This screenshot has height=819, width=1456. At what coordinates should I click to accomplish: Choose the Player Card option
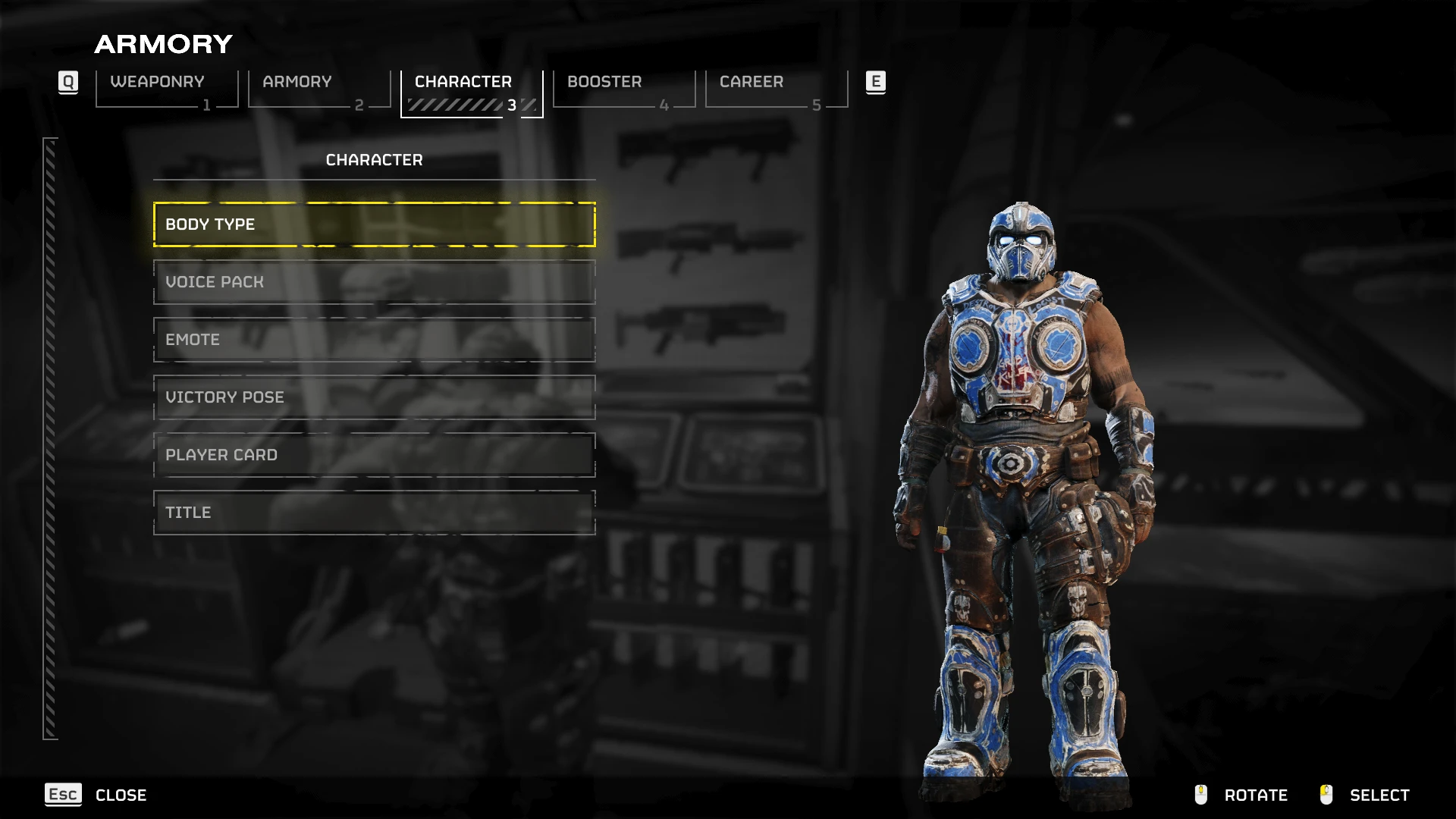pyautogui.click(x=374, y=455)
